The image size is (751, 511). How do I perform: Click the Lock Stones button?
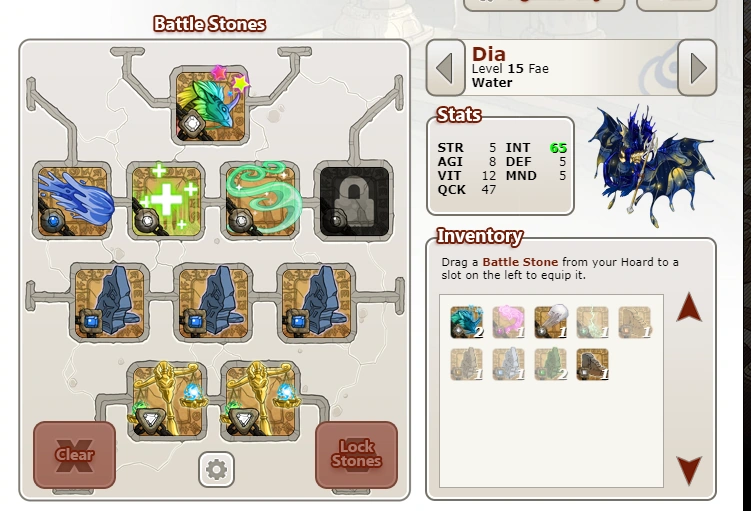click(x=356, y=454)
